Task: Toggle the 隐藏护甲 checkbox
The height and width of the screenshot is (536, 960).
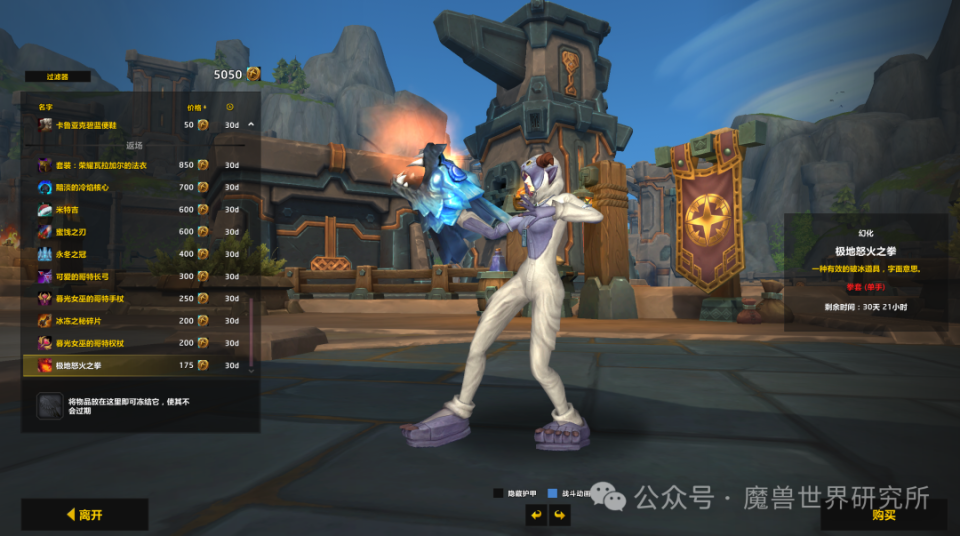Action: (498, 493)
